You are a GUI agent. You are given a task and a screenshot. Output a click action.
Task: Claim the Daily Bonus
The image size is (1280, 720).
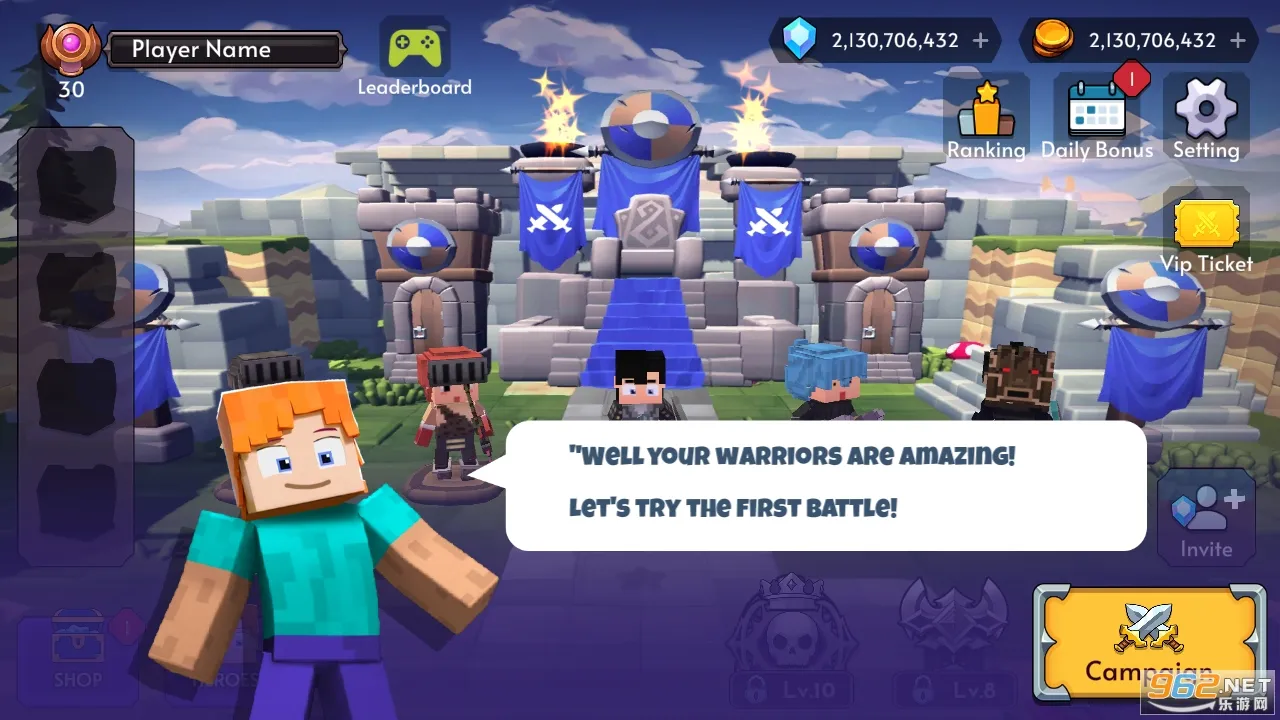[1097, 118]
